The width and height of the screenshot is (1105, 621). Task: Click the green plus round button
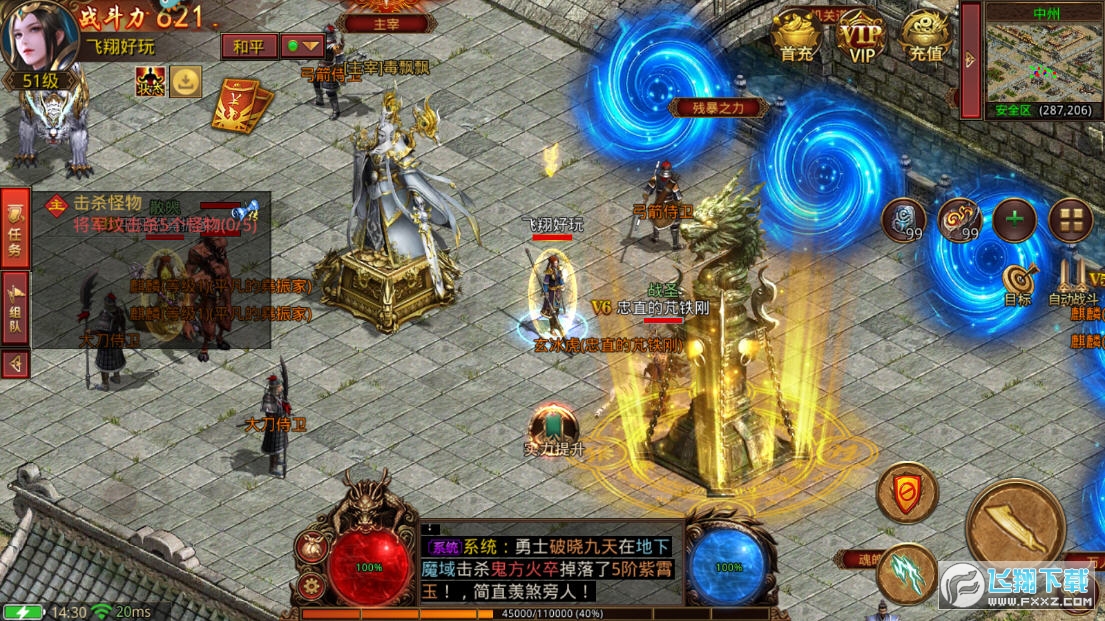[x=1014, y=220]
